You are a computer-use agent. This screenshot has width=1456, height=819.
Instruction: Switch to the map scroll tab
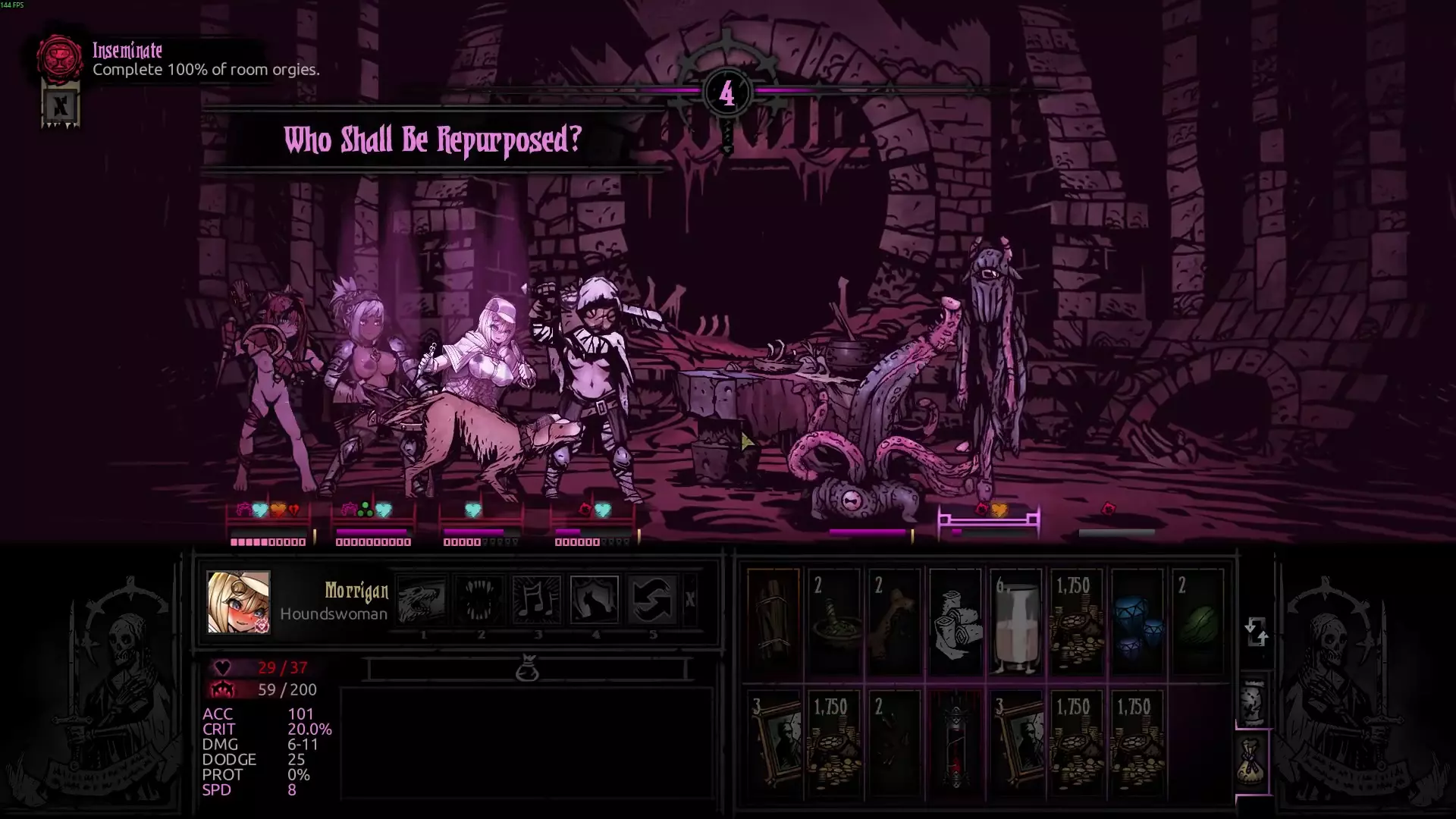tap(1253, 701)
